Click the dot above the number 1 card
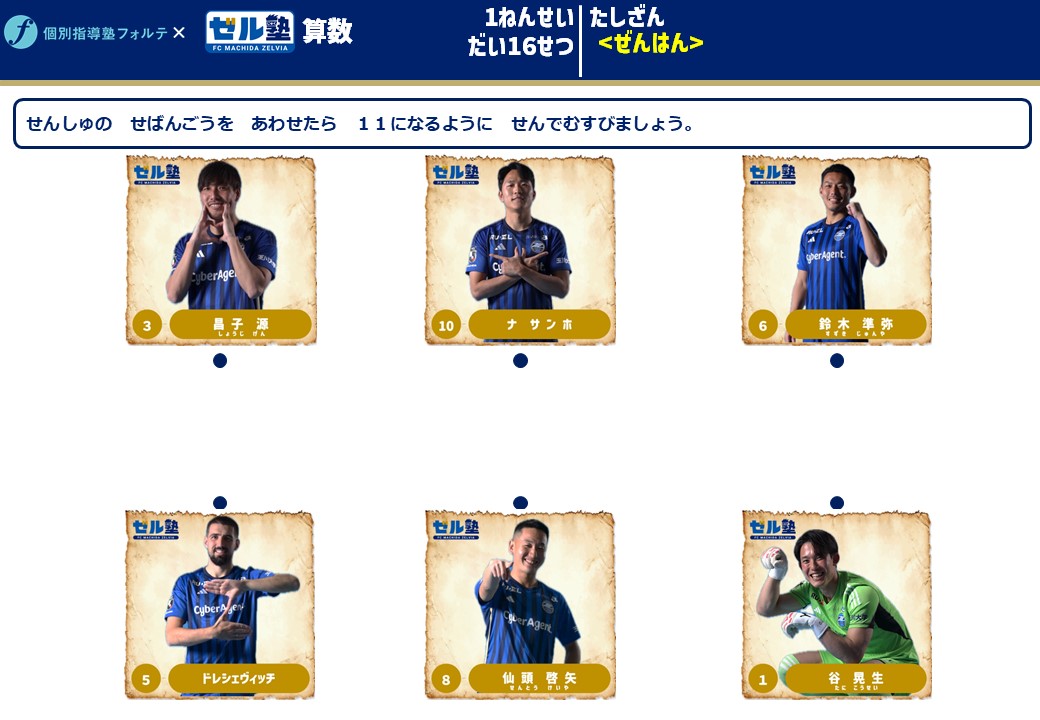 [x=837, y=503]
